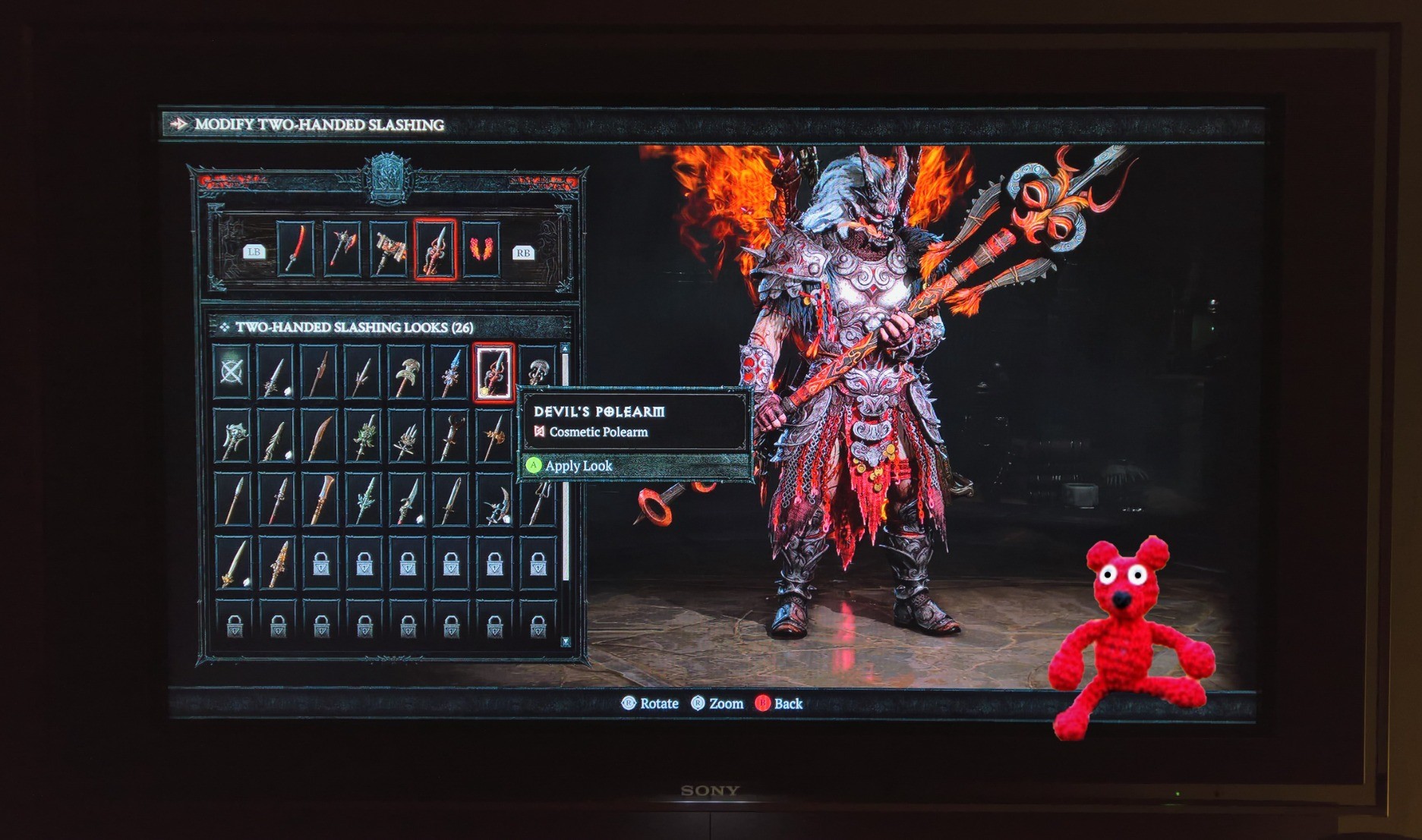Switch to the flaming wings tab

(x=481, y=248)
